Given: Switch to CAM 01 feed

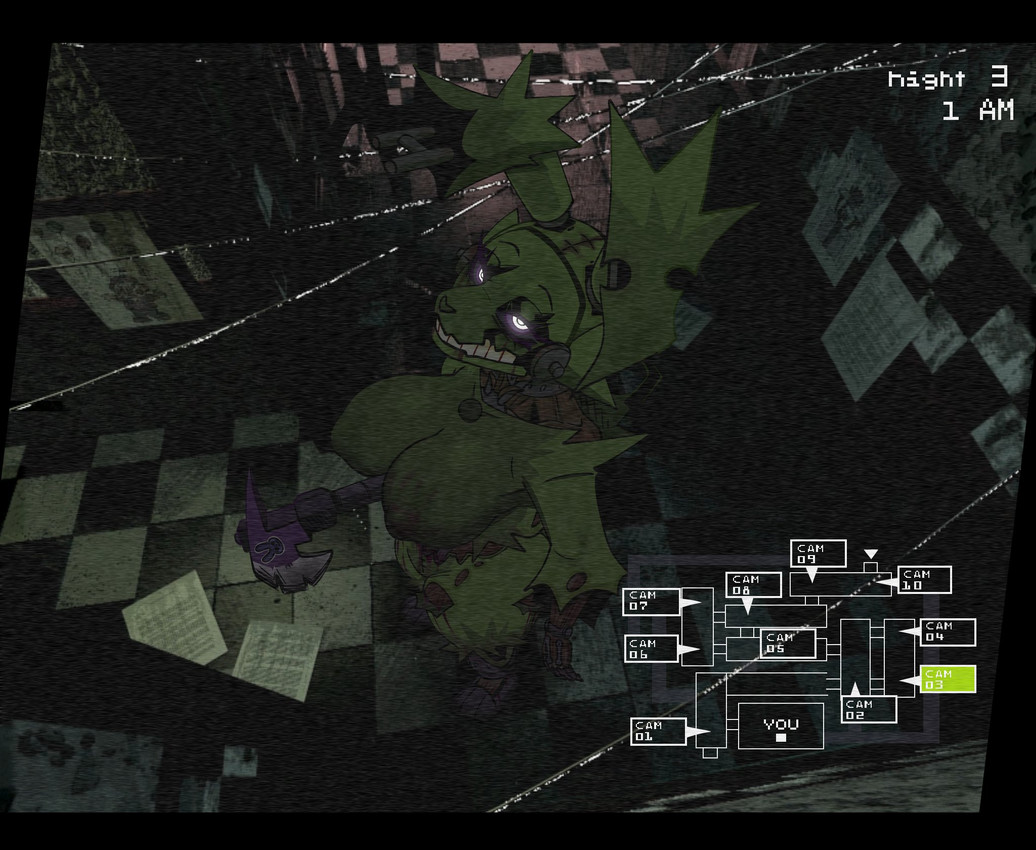Looking at the screenshot, I should [658, 731].
